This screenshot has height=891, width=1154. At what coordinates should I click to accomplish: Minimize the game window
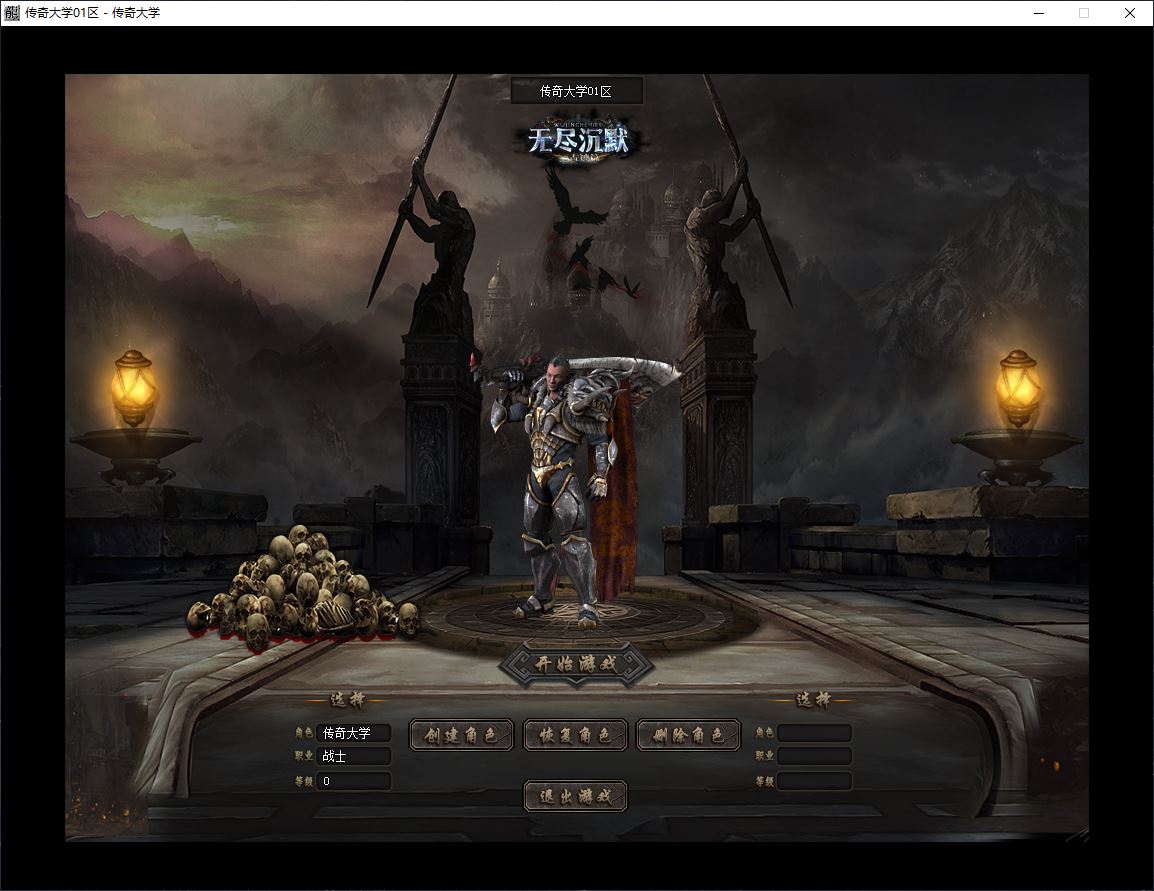click(1038, 13)
